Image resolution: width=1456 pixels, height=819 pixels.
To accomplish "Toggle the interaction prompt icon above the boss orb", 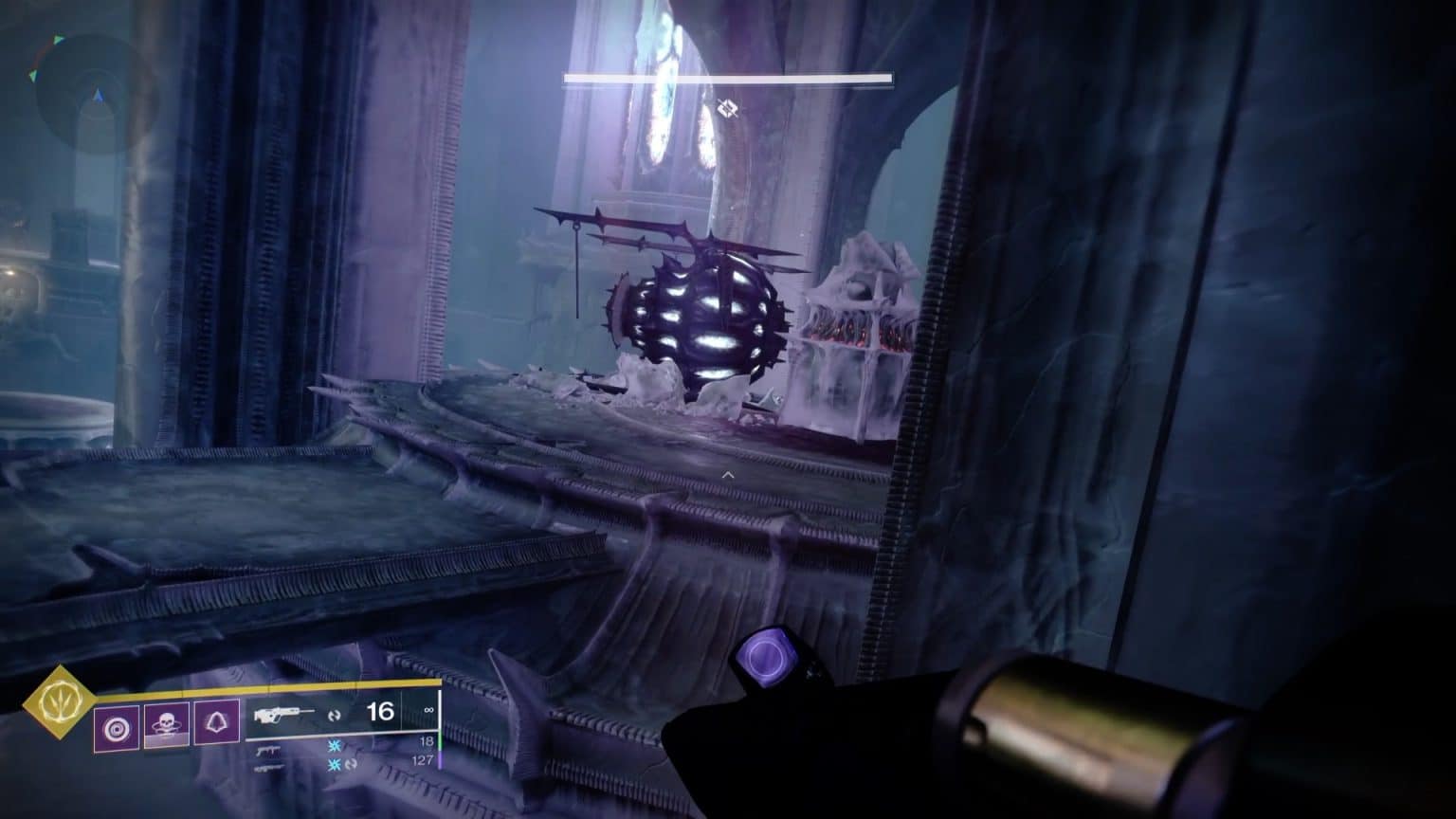I will (x=727, y=109).
